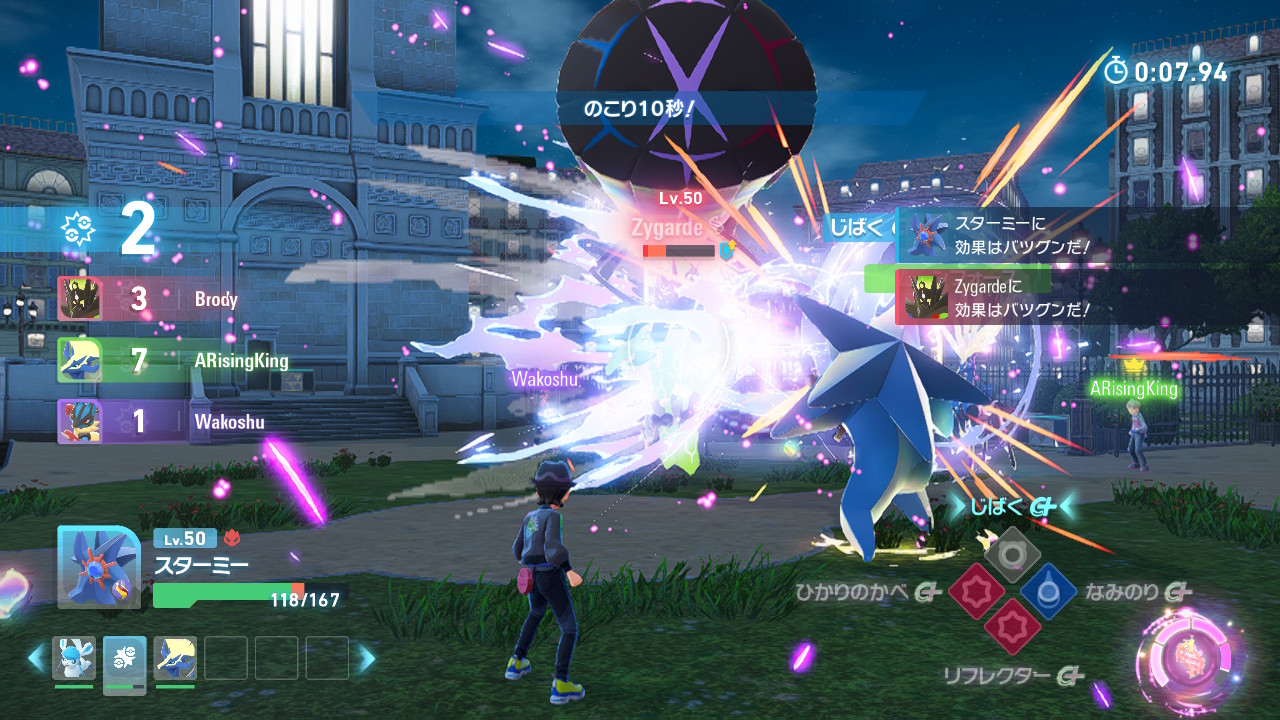The width and height of the screenshot is (1280, 720).
Task: Activate the なみのり (Surf) water move
Action: click(x=1048, y=592)
